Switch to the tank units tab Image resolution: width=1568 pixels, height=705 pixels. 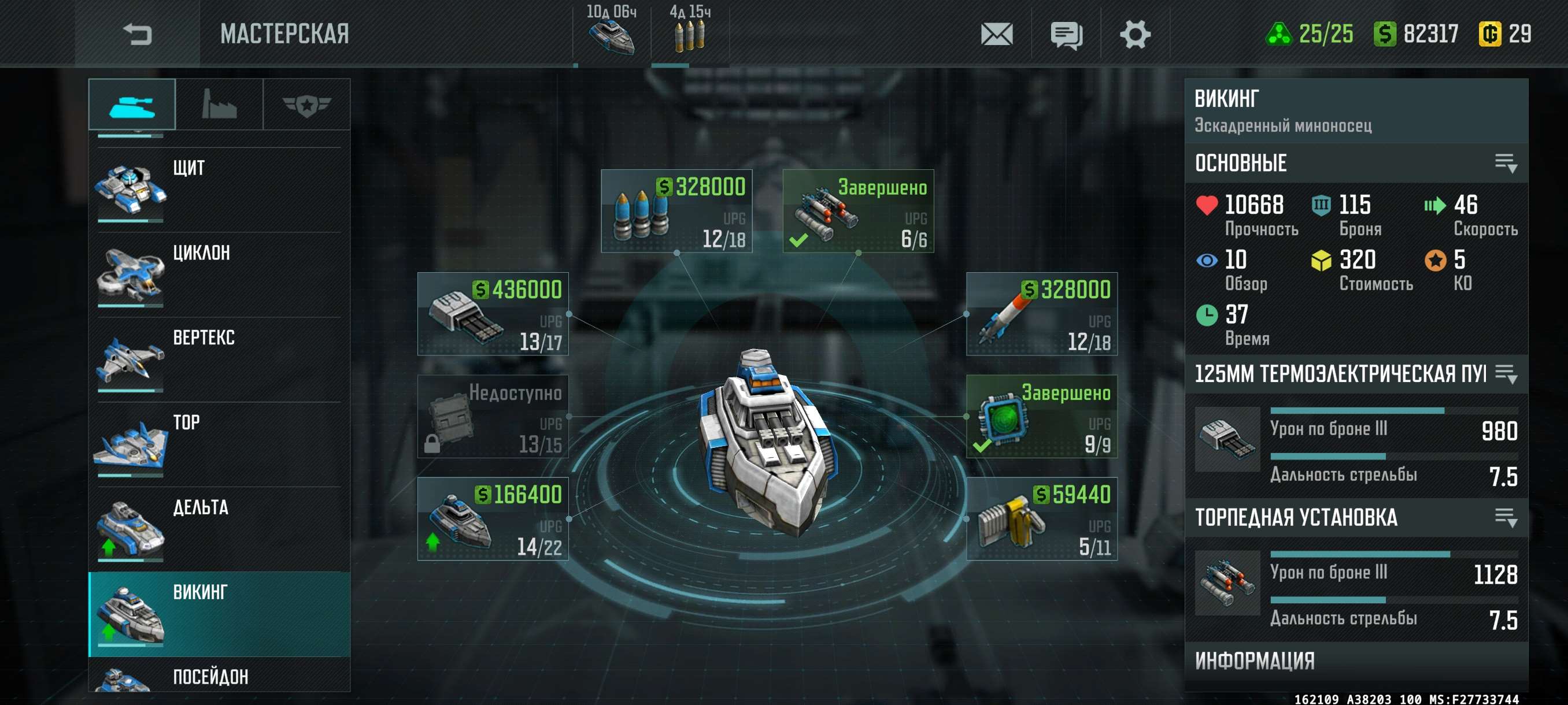pyautogui.click(x=132, y=105)
